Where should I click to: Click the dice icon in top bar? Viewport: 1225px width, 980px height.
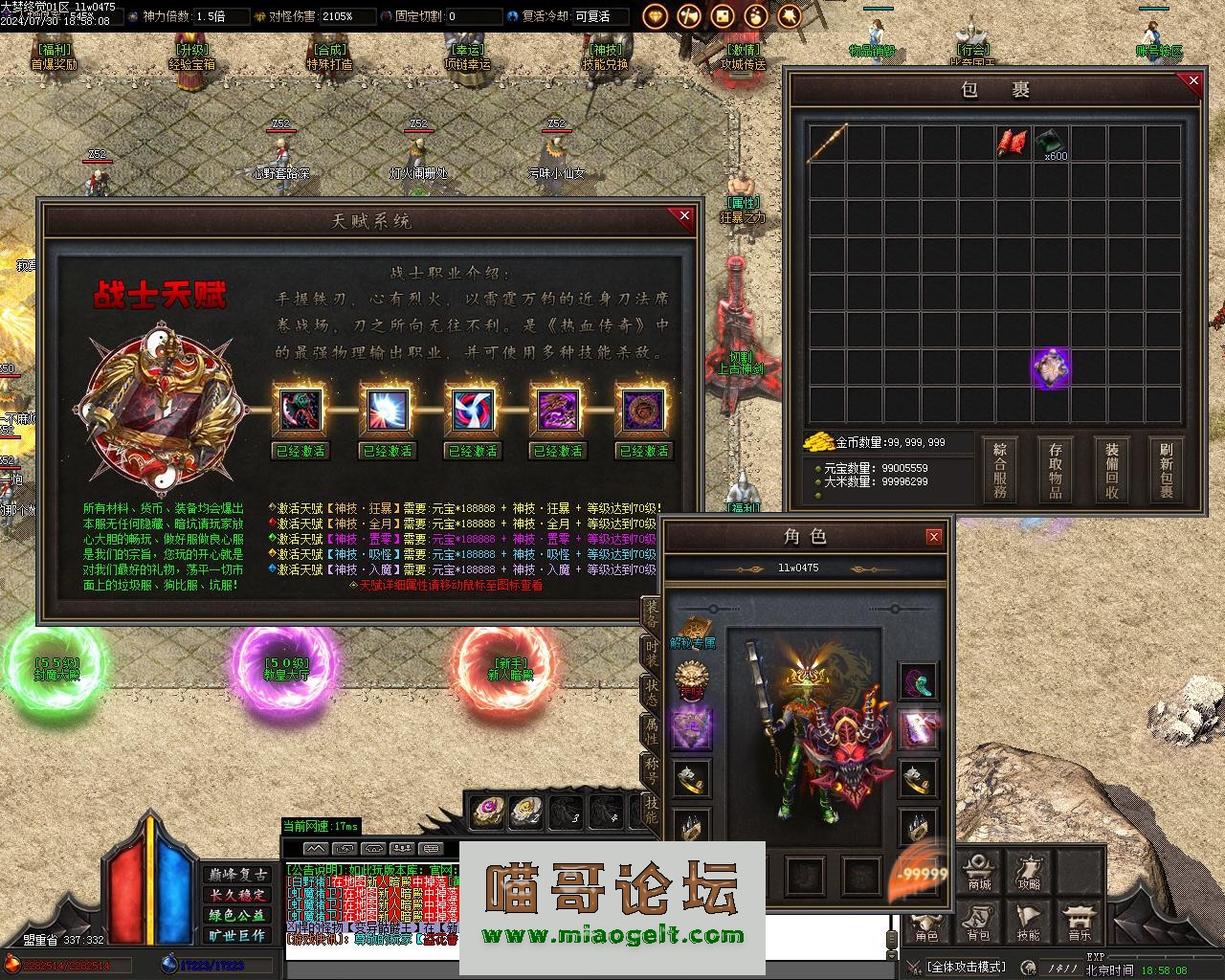pyautogui.click(x=723, y=16)
